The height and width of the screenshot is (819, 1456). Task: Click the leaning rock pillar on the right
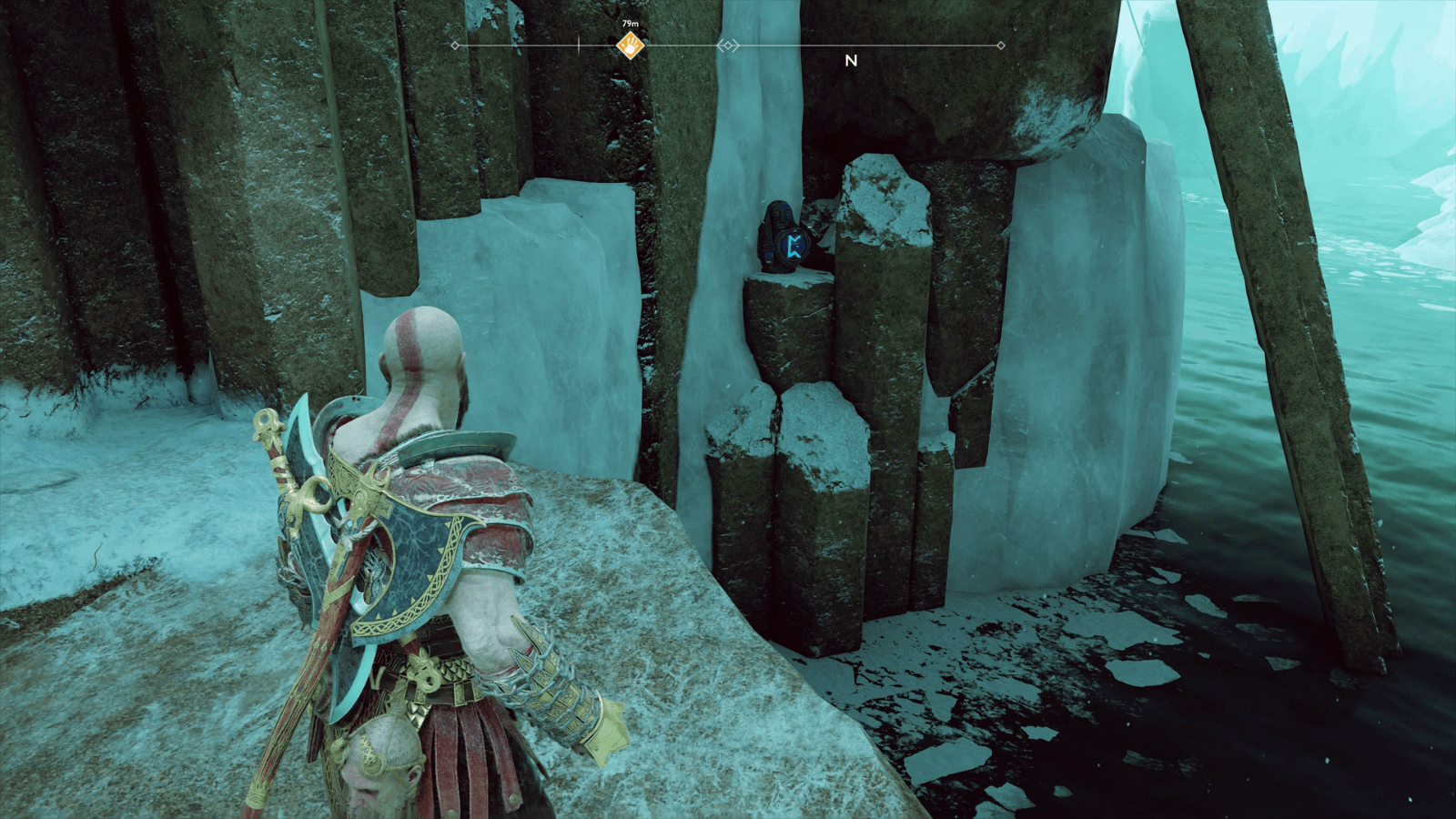pyautogui.click(x=1301, y=382)
